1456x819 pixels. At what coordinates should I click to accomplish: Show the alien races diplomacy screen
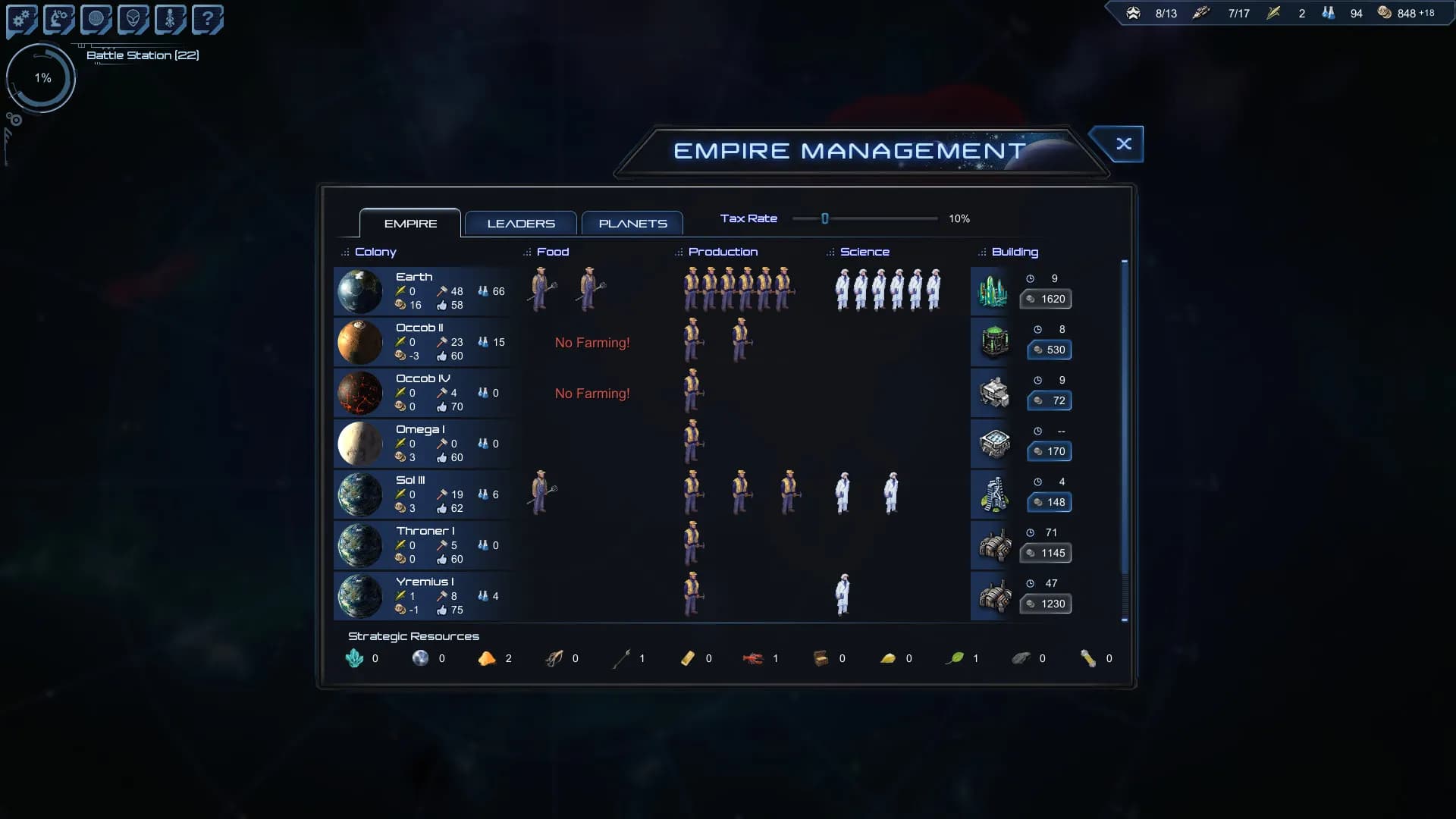tap(133, 19)
